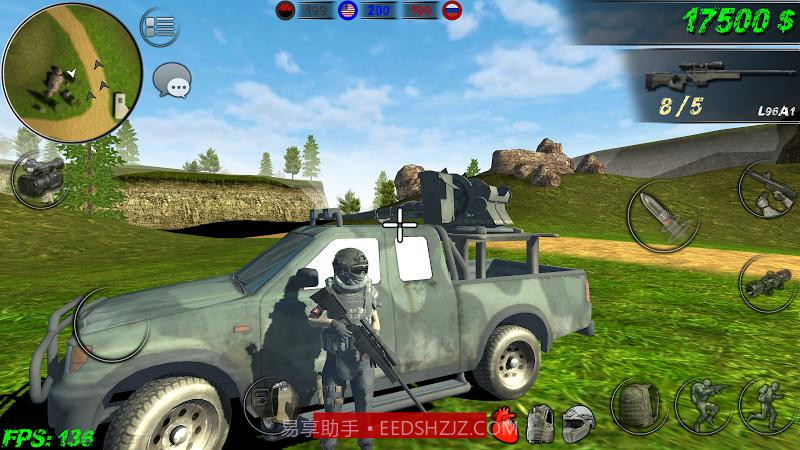
Task: Tap the car door enter-vehicle button
Action: (x=272, y=405)
